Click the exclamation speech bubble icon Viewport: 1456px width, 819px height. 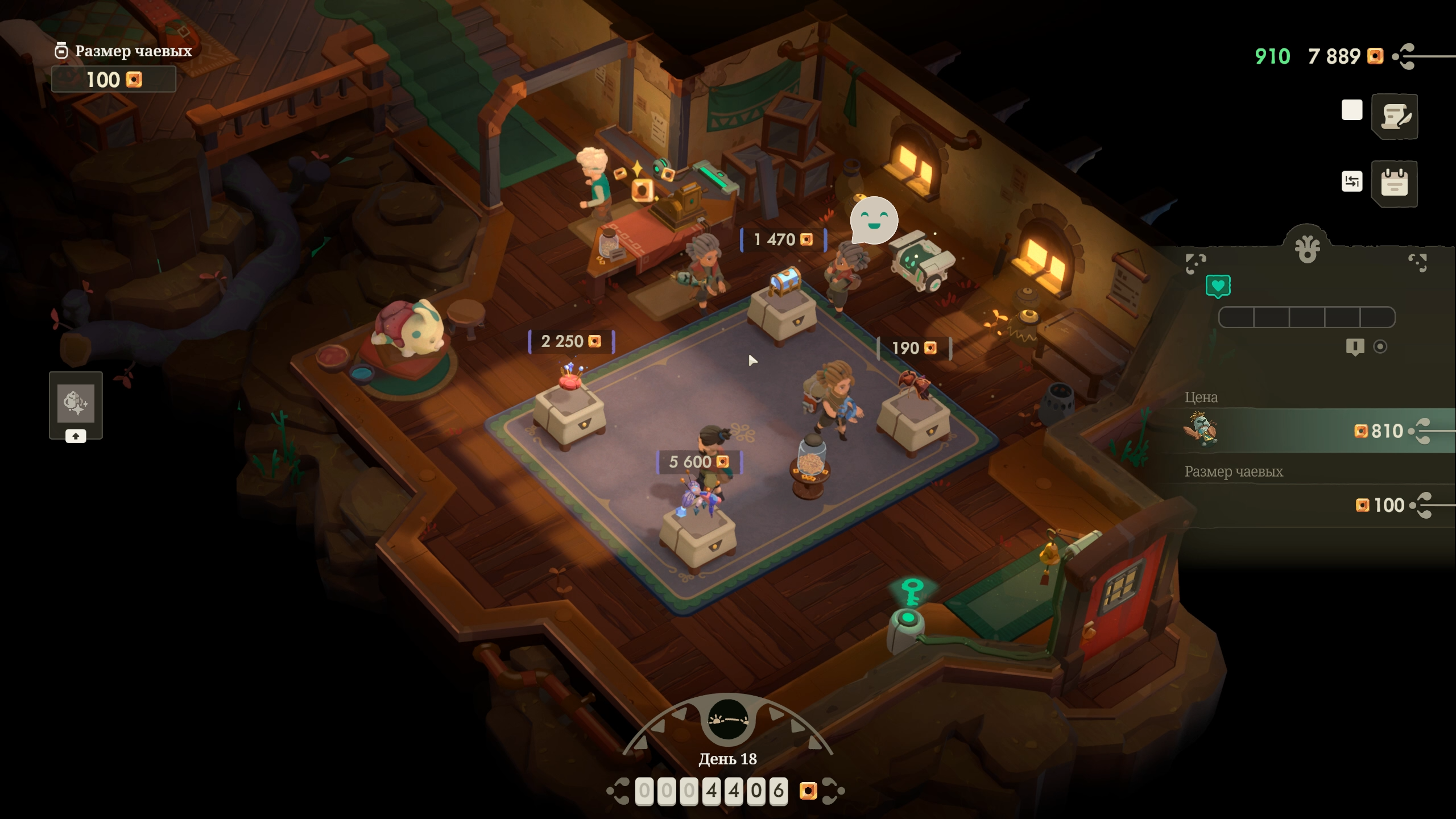click(1355, 347)
